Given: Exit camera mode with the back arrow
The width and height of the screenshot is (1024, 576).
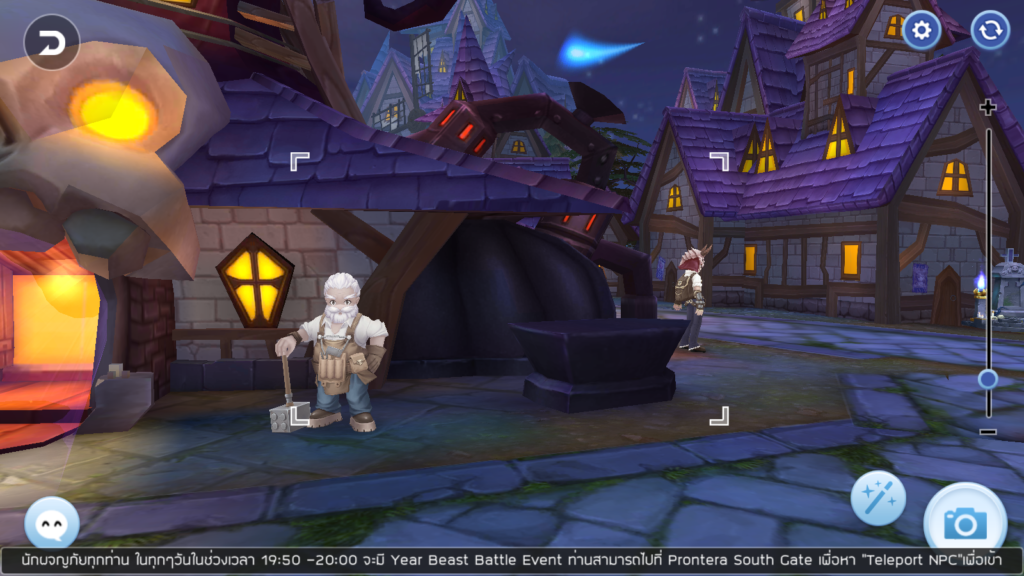Looking at the screenshot, I should 51,42.
